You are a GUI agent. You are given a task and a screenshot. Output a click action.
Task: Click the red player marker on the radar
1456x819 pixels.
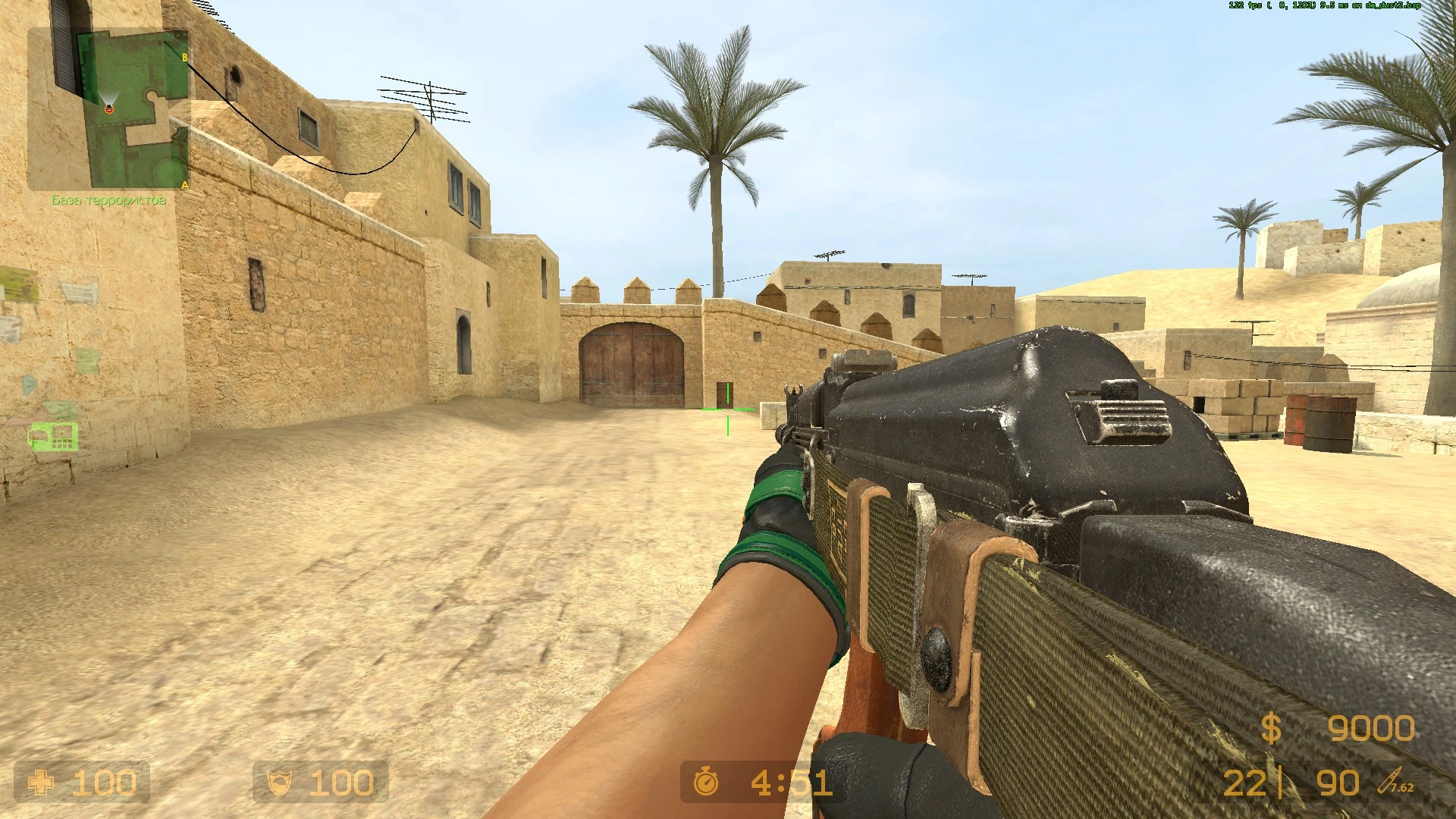pos(111,108)
